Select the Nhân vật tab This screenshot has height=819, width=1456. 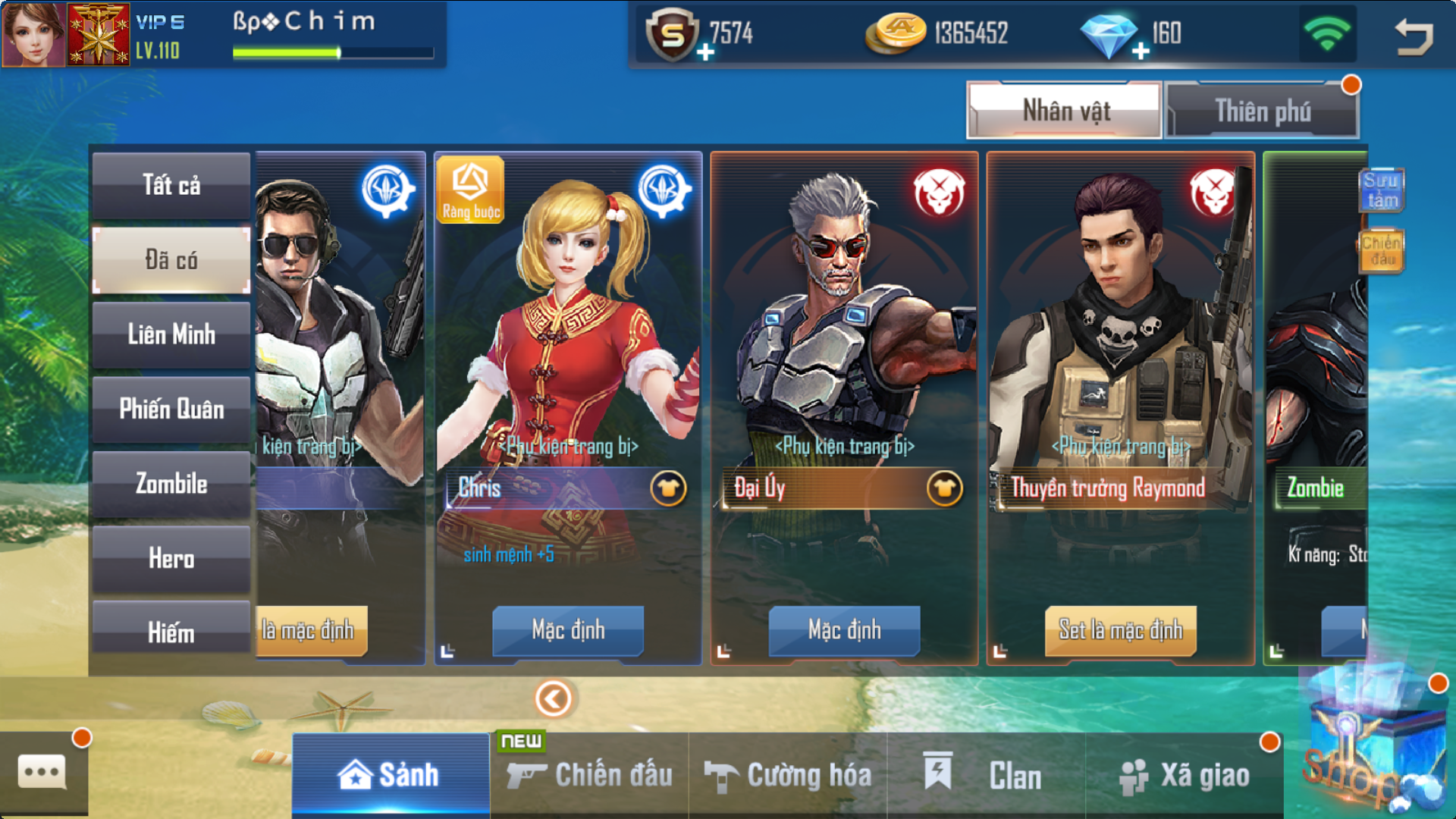[1065, 111]
